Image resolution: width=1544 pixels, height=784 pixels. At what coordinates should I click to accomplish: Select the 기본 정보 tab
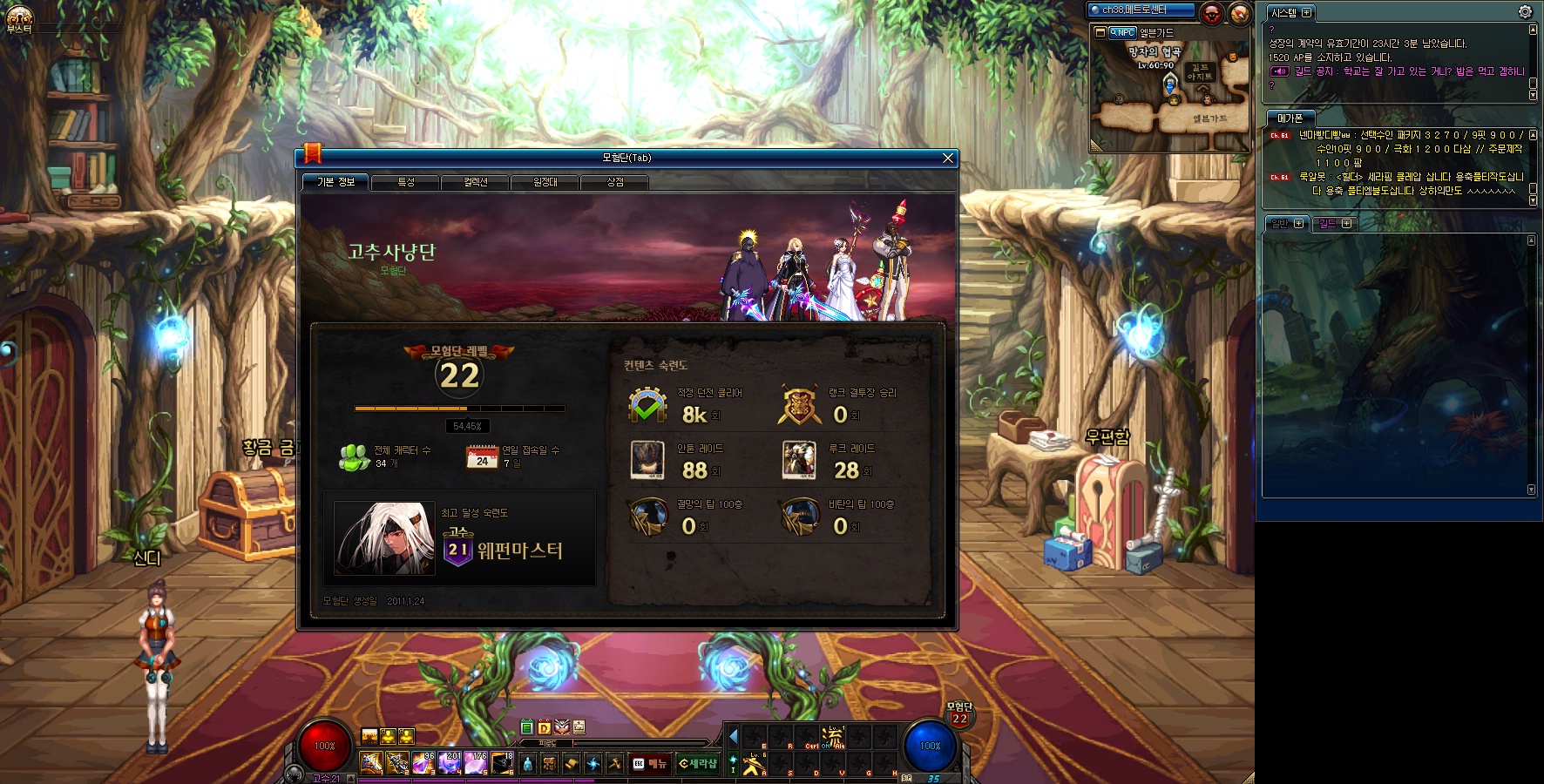pyautogui.click(x=336, y=182)
